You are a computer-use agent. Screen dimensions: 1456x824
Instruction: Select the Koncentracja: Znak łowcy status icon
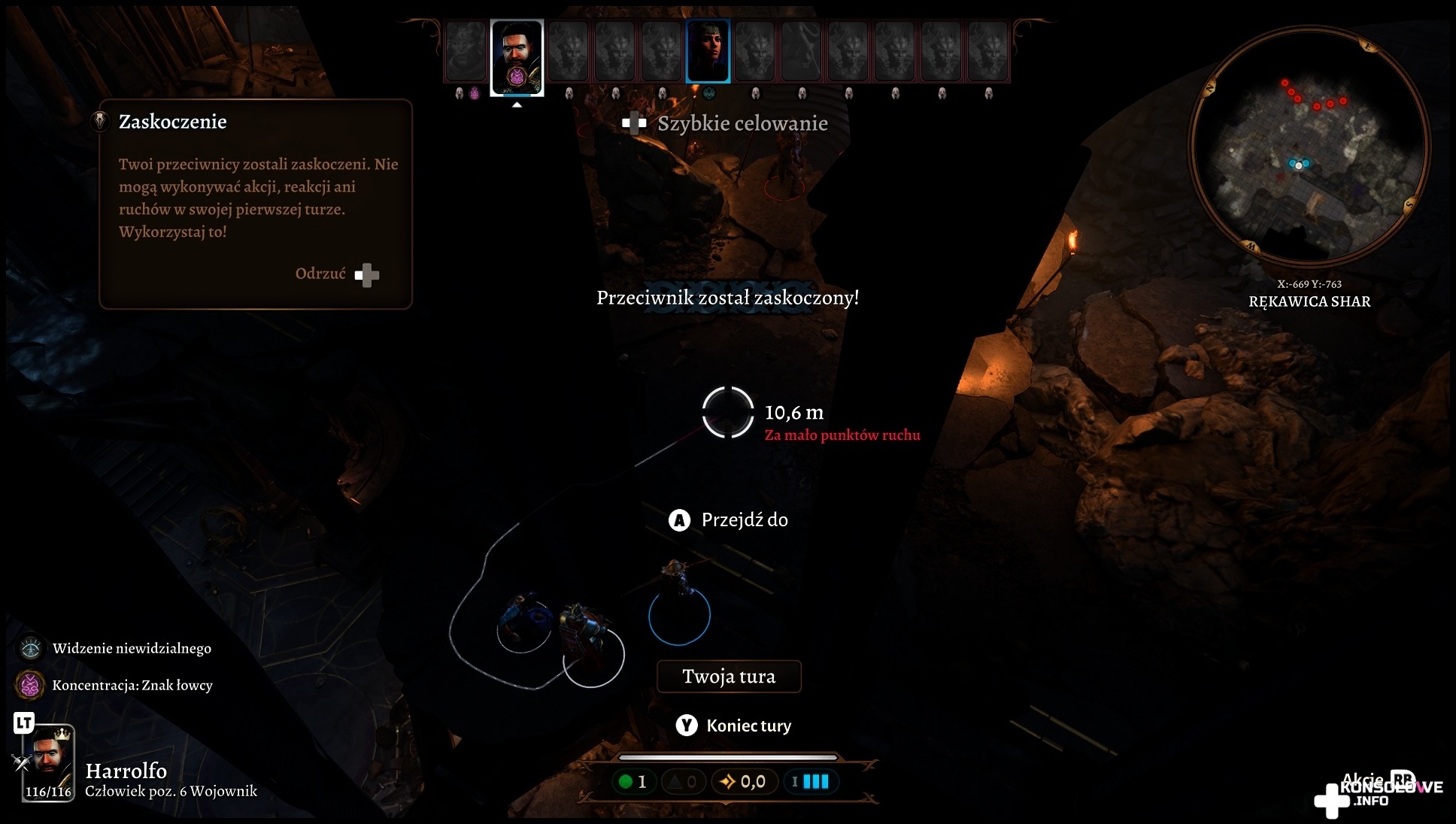31,685
